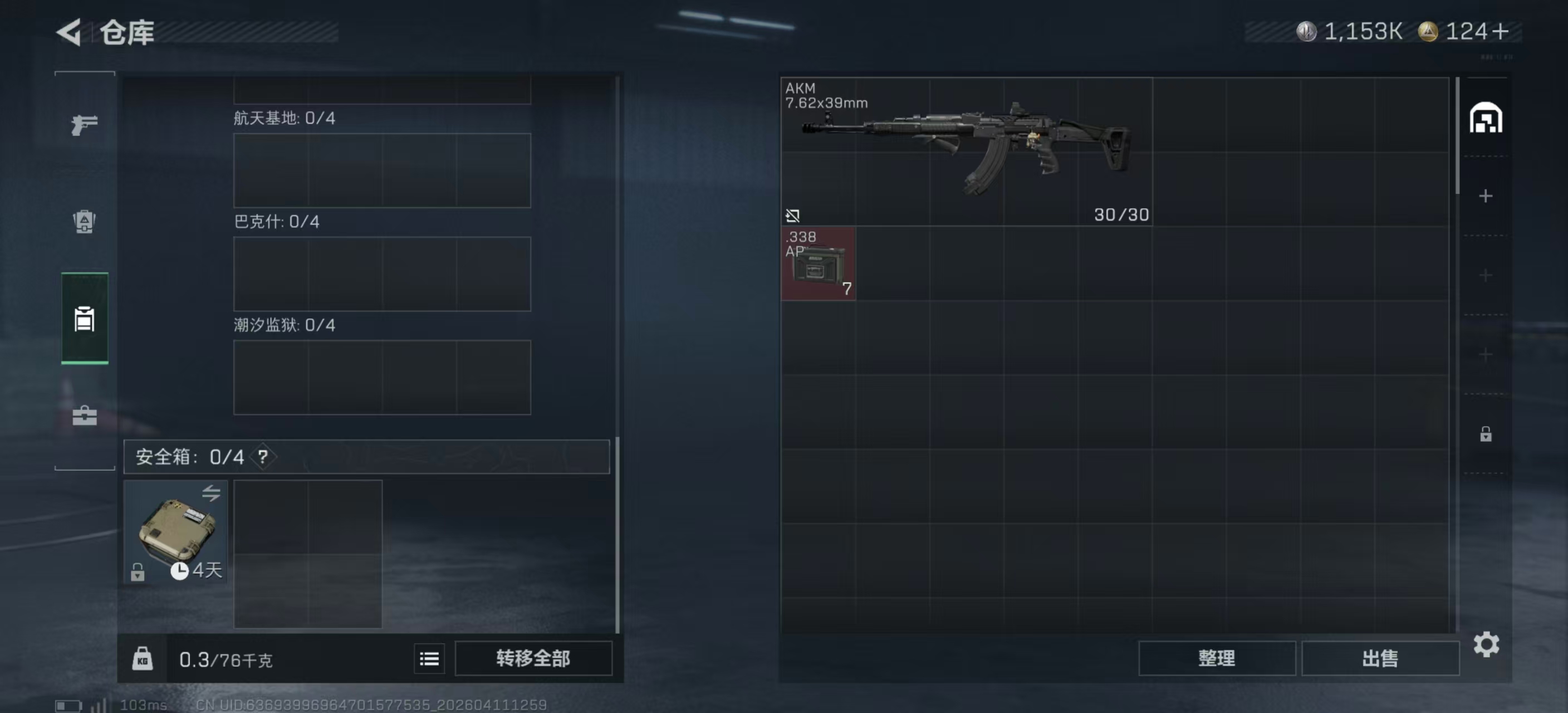The image size is (1568, 713).
Task: Click the locked safe box with 4天 timer
Action: (175, 531)
